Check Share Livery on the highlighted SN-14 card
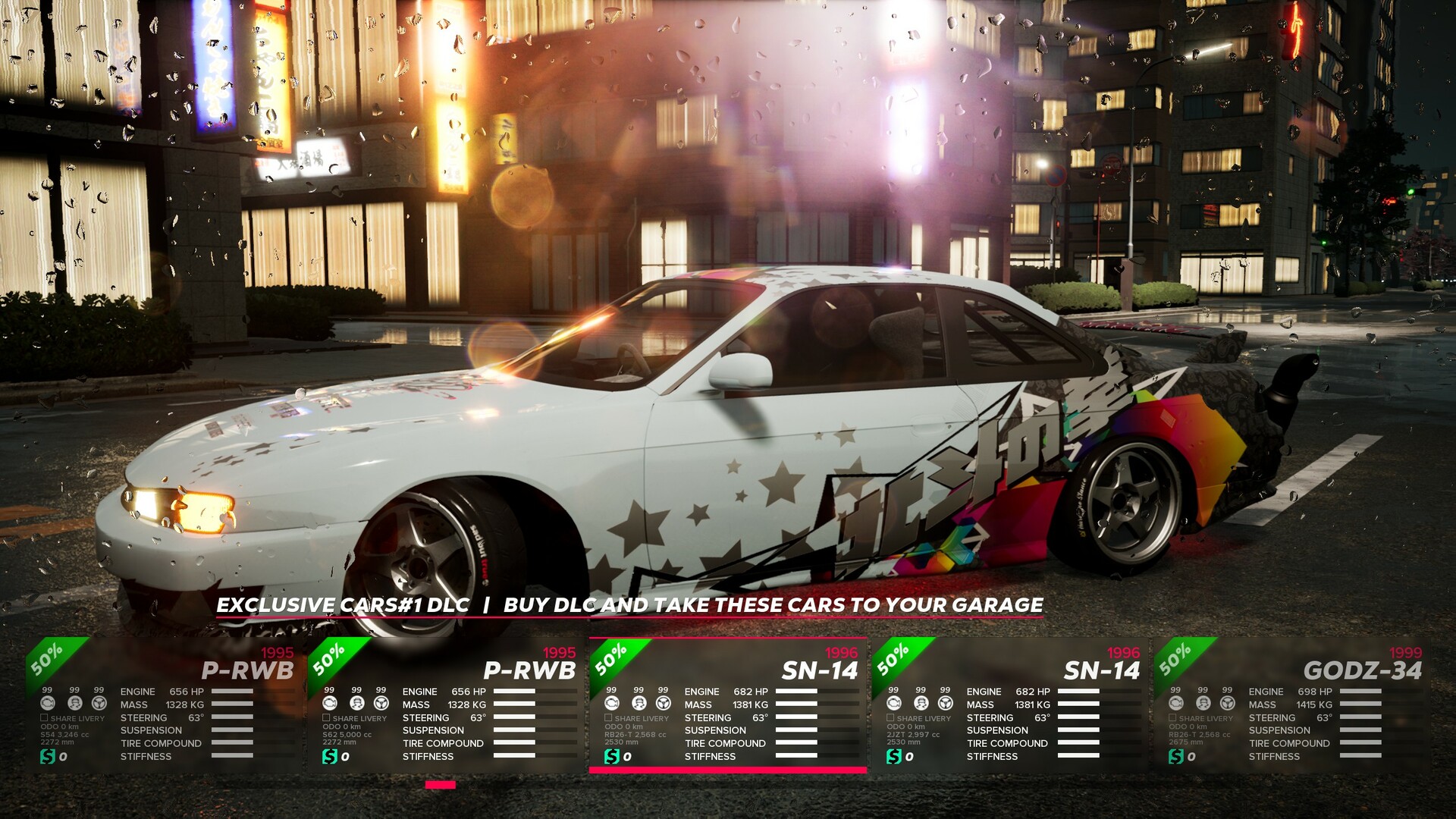The image size is (1456, 819). coord(608,717)
